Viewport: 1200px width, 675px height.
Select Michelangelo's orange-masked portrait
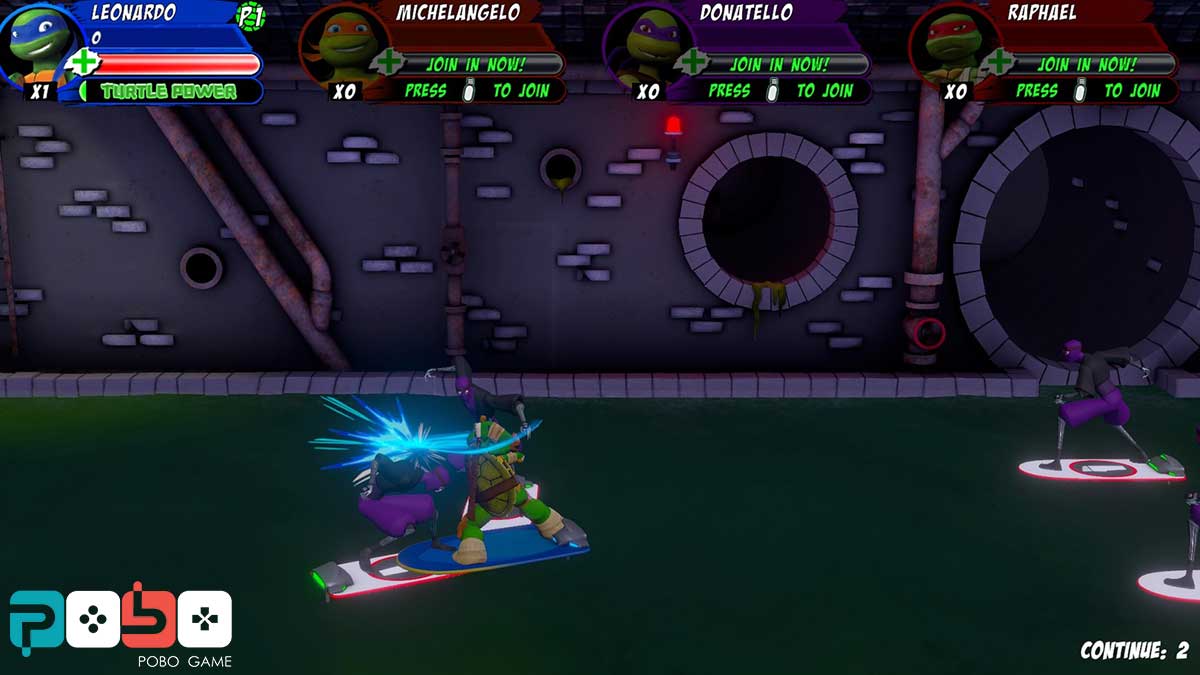[338, 45]
